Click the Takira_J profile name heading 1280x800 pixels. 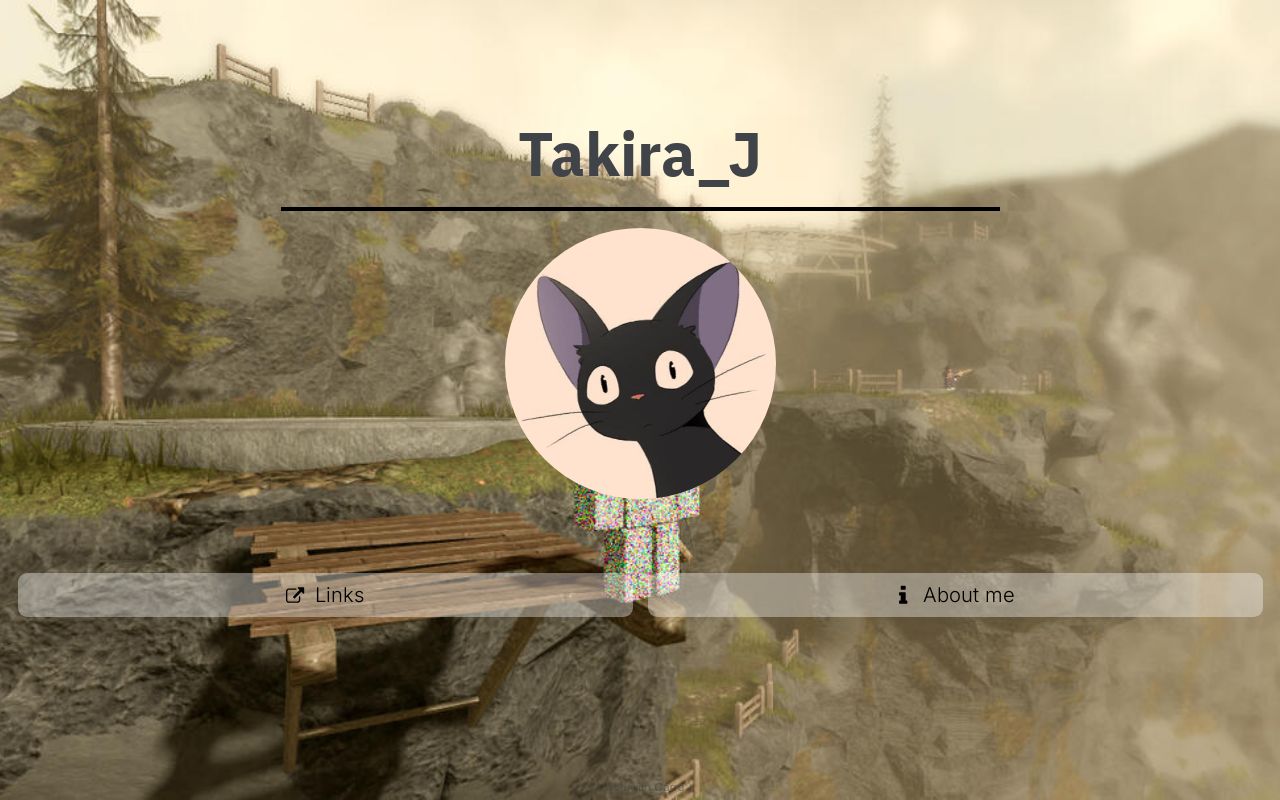point(640,153)
